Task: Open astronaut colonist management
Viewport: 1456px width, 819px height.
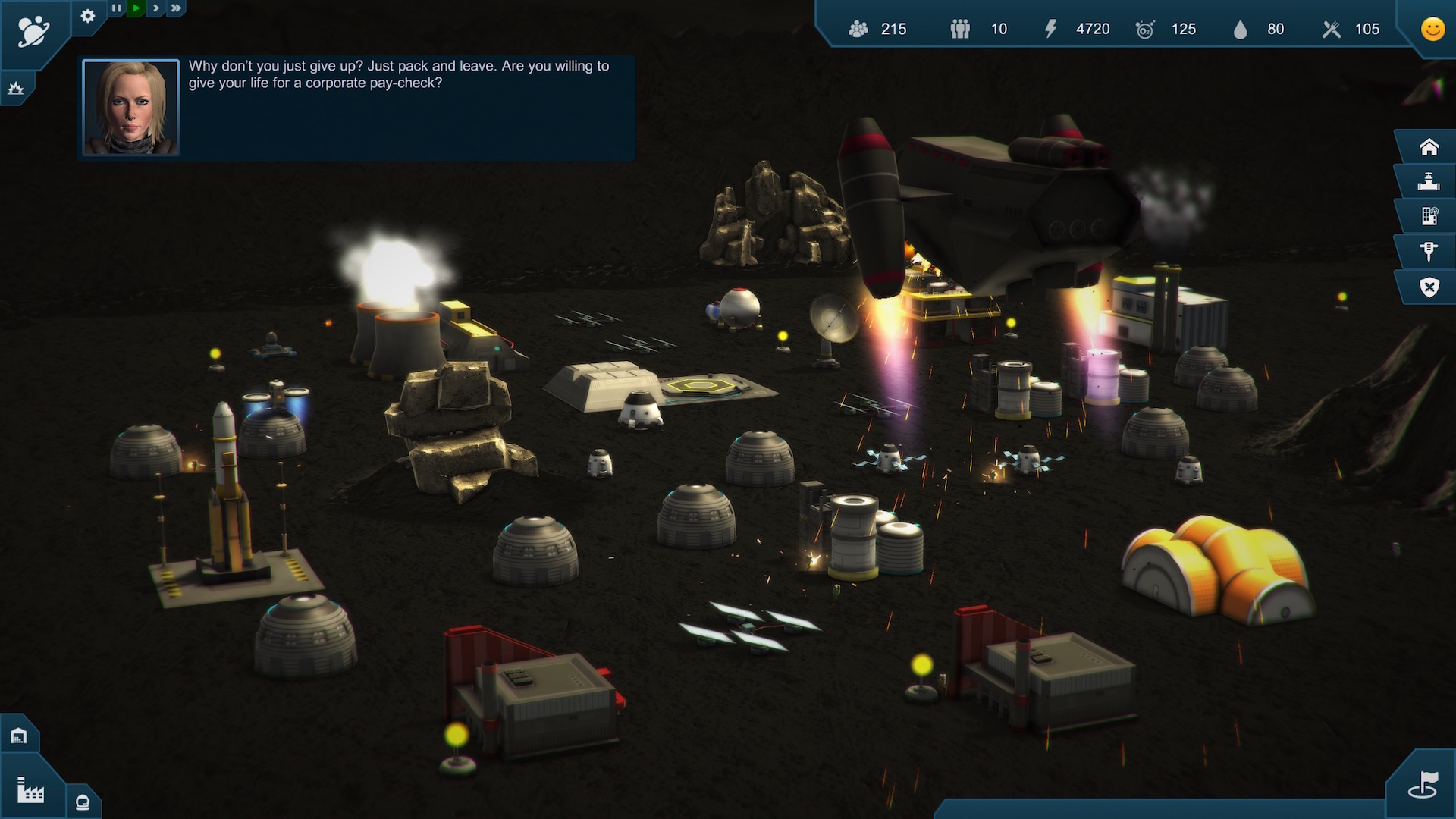Action: (x=81, y=802)
